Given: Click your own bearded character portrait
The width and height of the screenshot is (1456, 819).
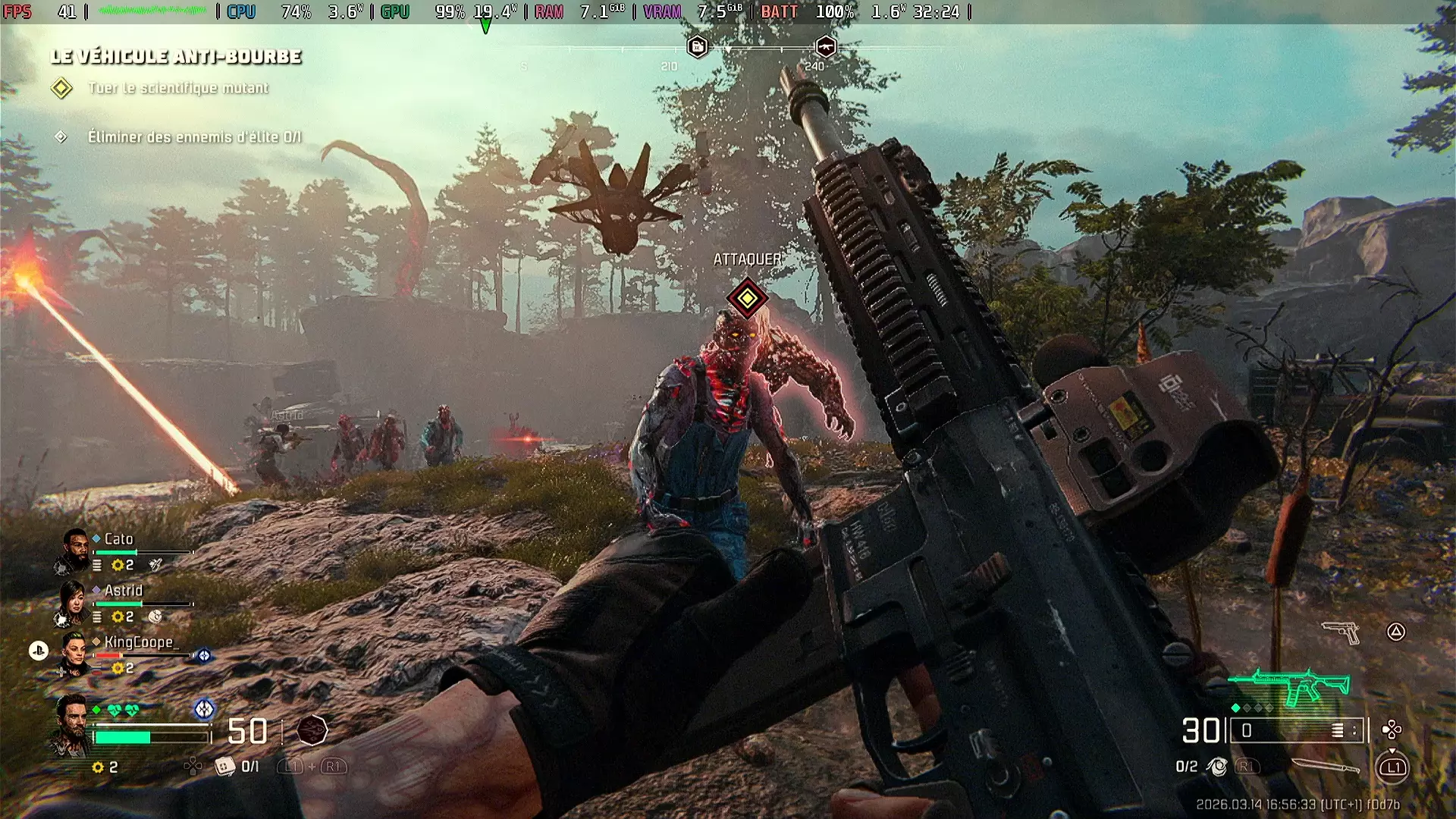Looking at the screenshot, I should pyautogui.click(x=71, y=726).
